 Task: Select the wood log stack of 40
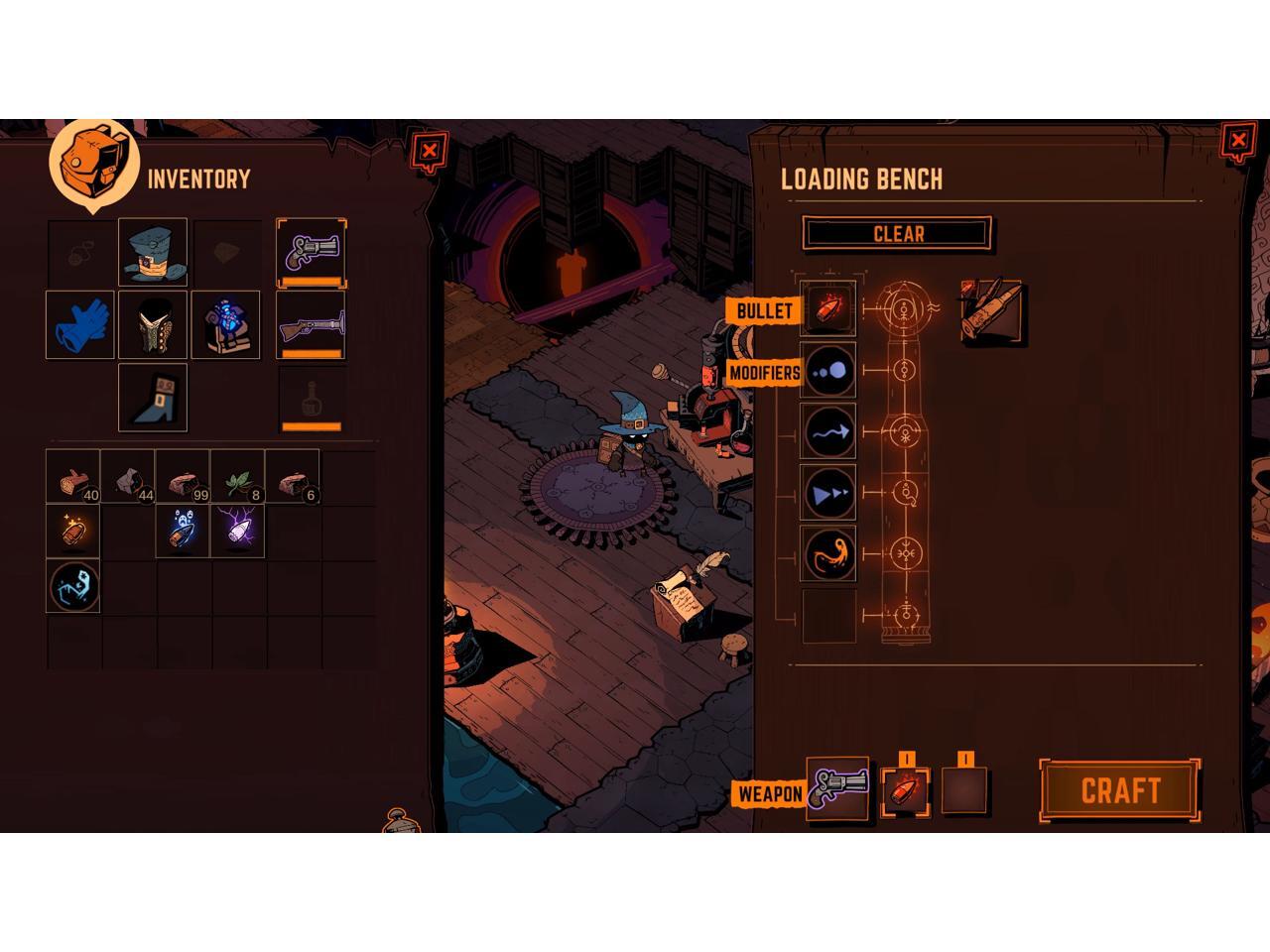73,477
